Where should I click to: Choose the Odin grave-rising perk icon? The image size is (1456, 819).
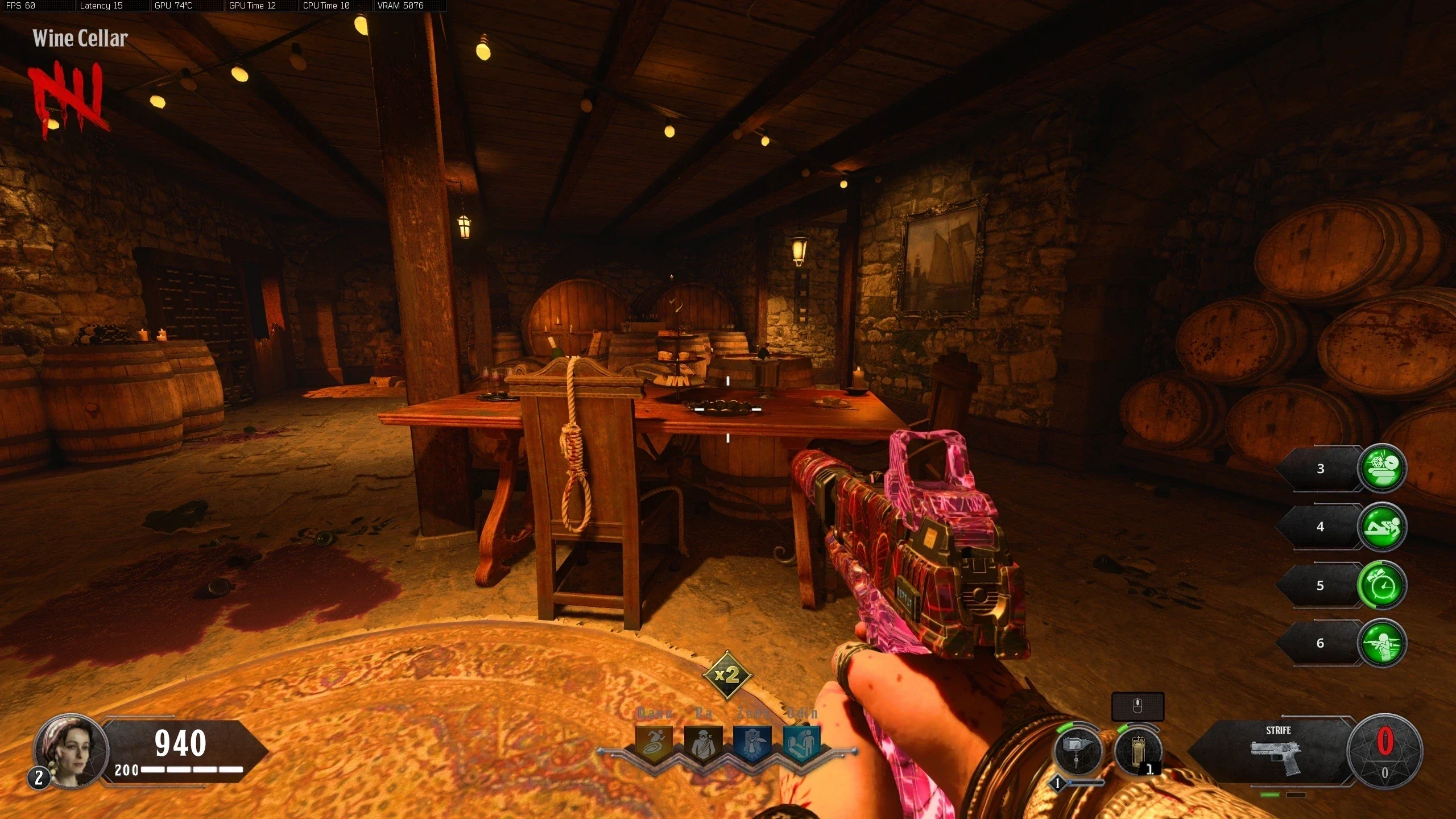click(801, 742)
